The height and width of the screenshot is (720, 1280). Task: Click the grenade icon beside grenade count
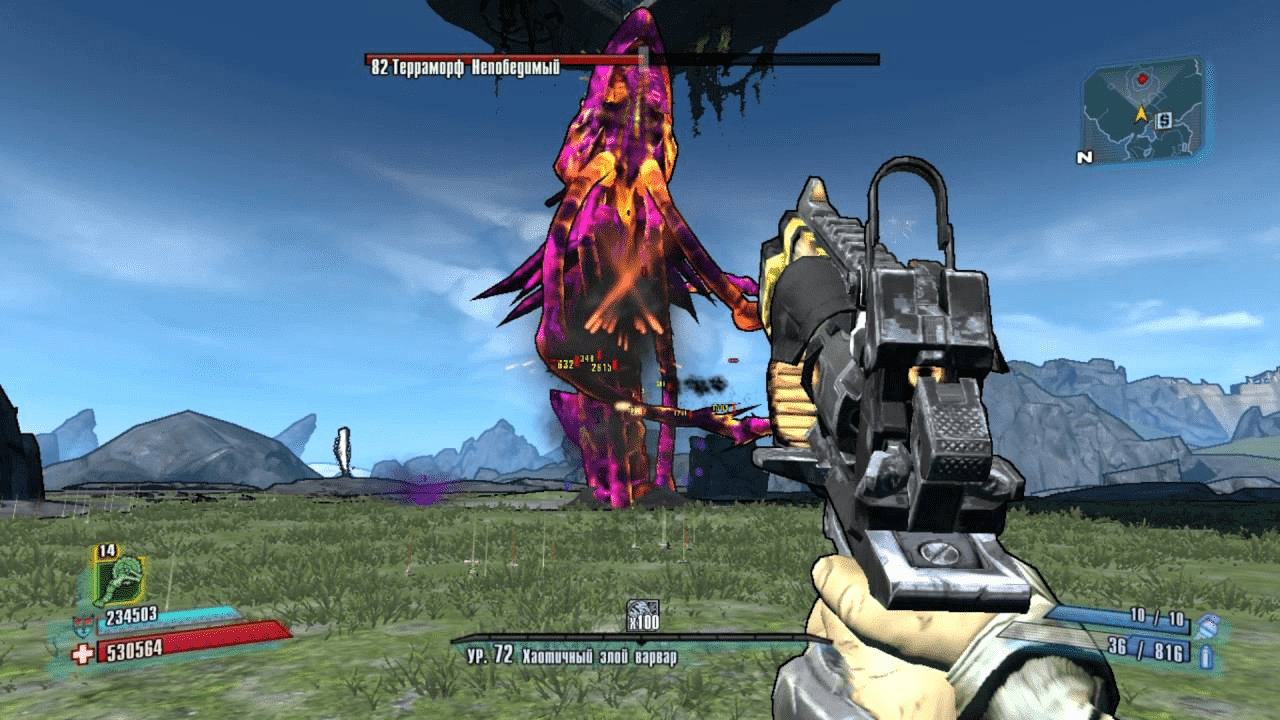[x=1206, y=626]
